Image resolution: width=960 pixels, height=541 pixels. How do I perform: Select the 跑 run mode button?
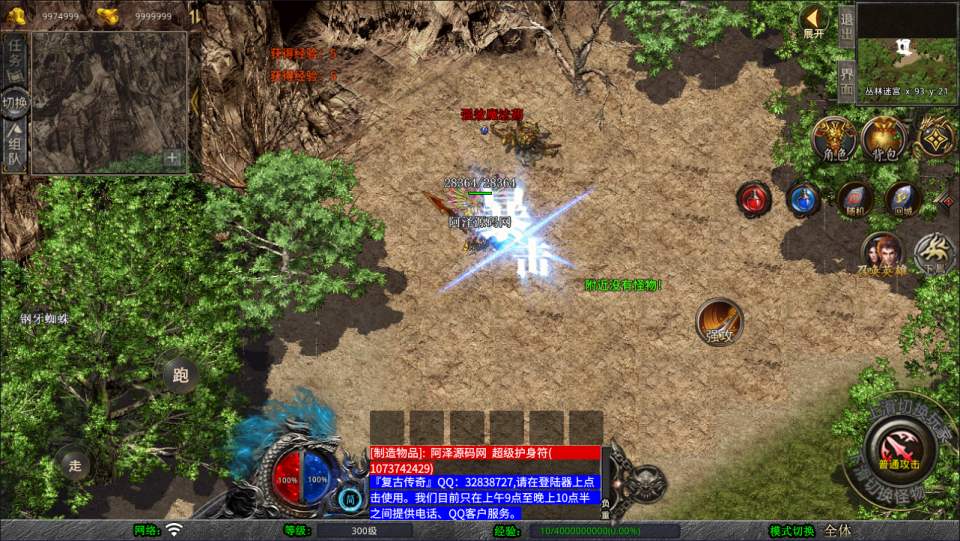coord(180,375)
